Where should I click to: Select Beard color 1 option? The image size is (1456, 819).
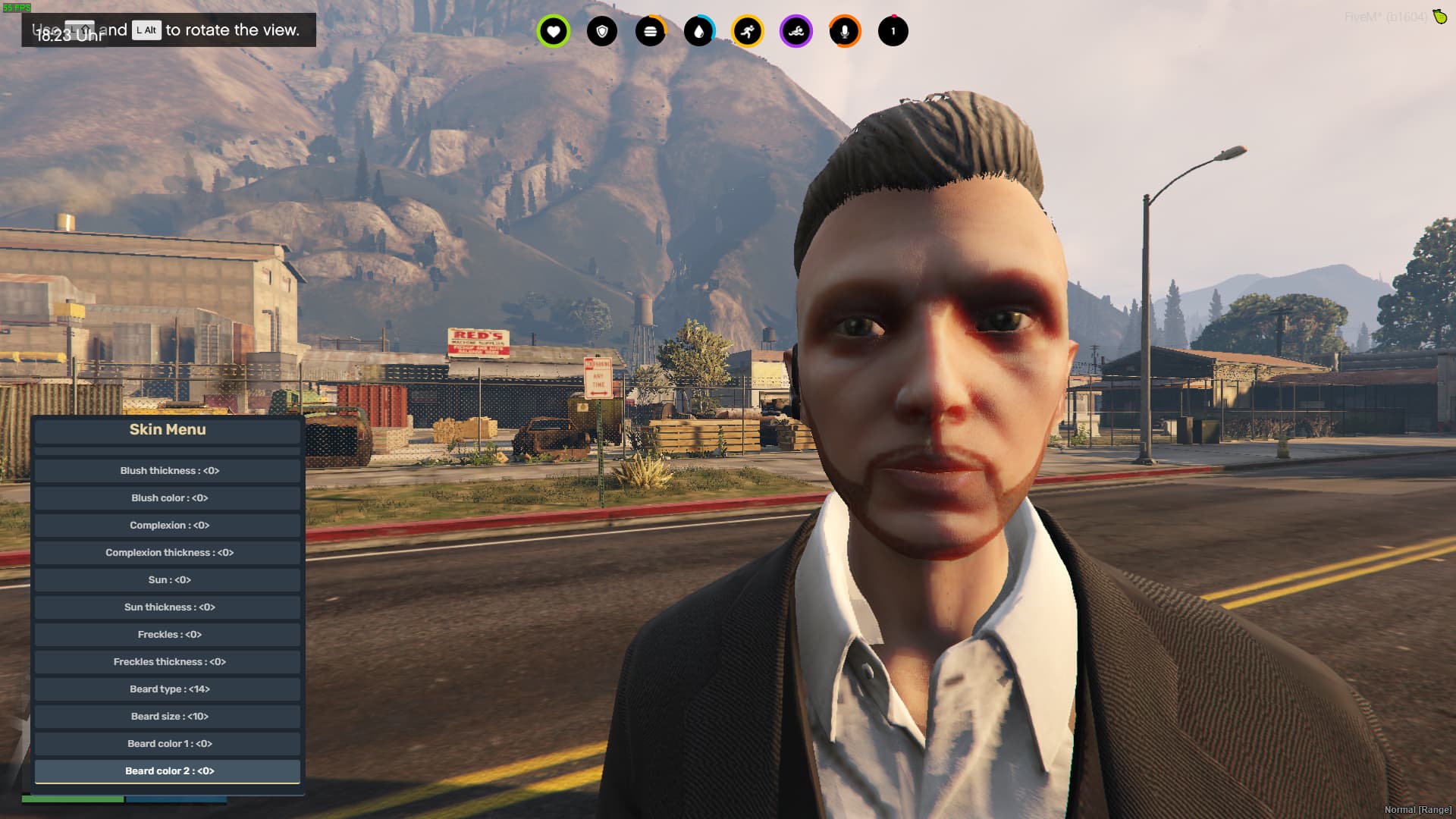click(167, 744)
